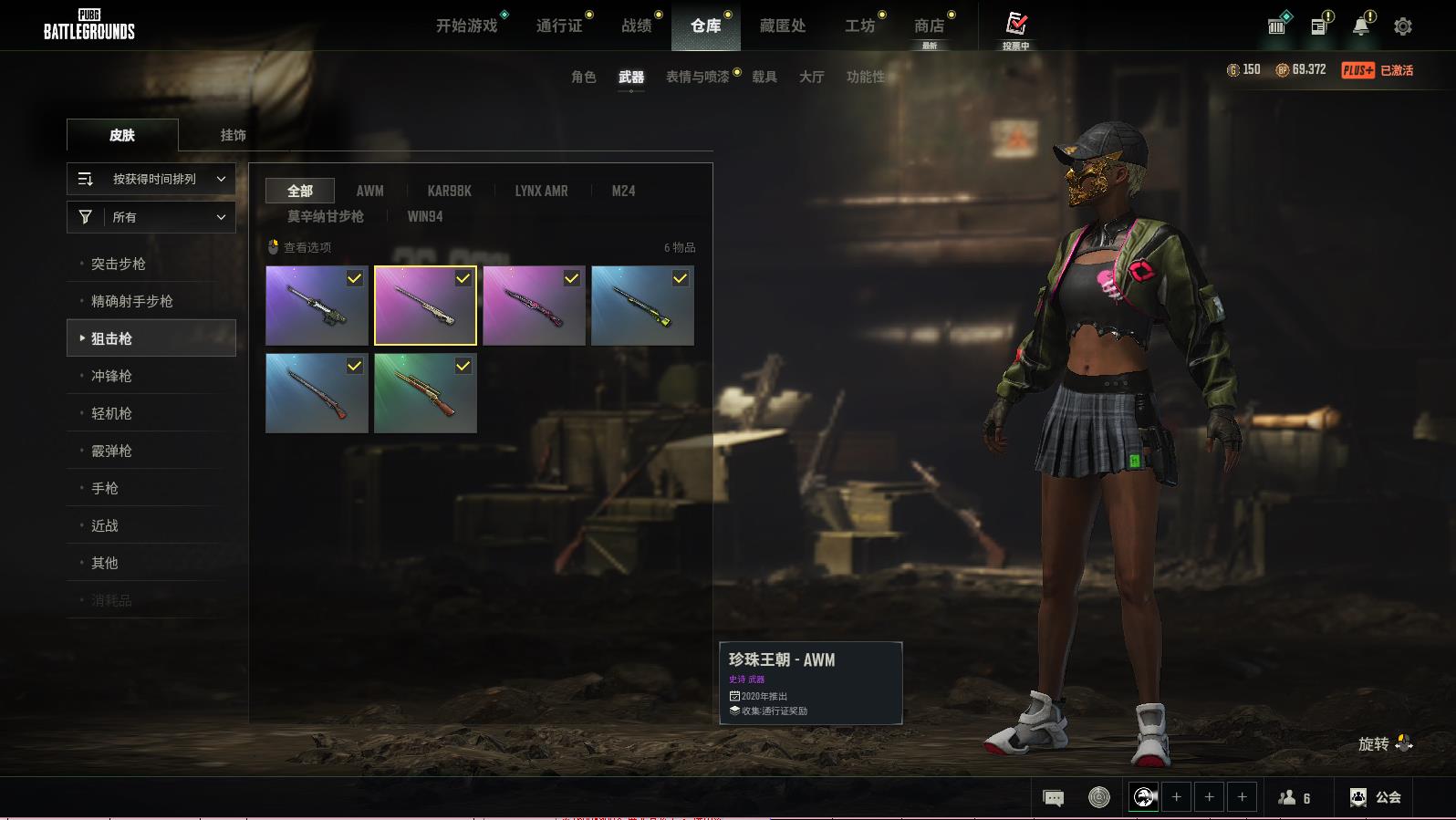Switch to the 角色 character sub-tab
This screenshot has width=1456, height=820.
(x=583, y=77)
